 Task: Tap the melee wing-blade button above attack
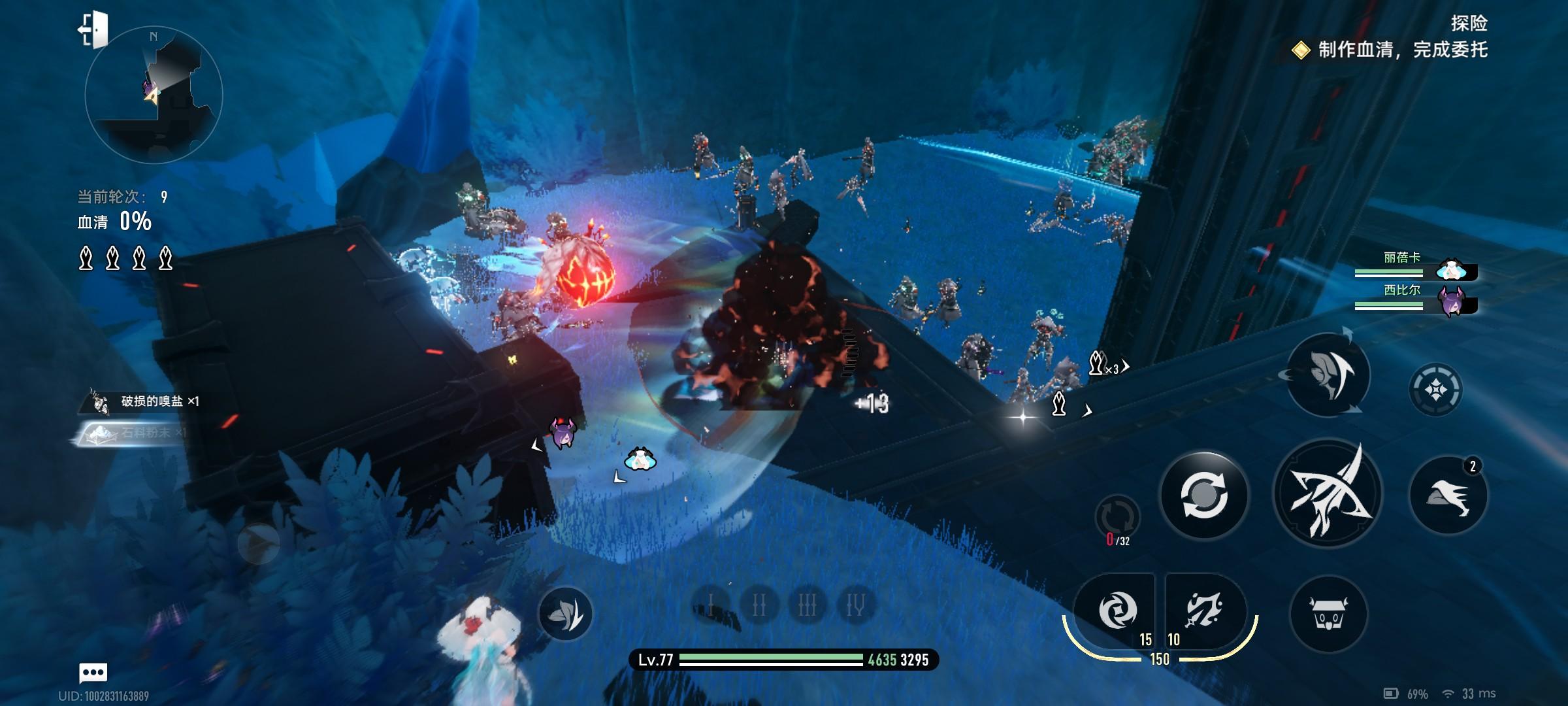(x=1328, y=375)
